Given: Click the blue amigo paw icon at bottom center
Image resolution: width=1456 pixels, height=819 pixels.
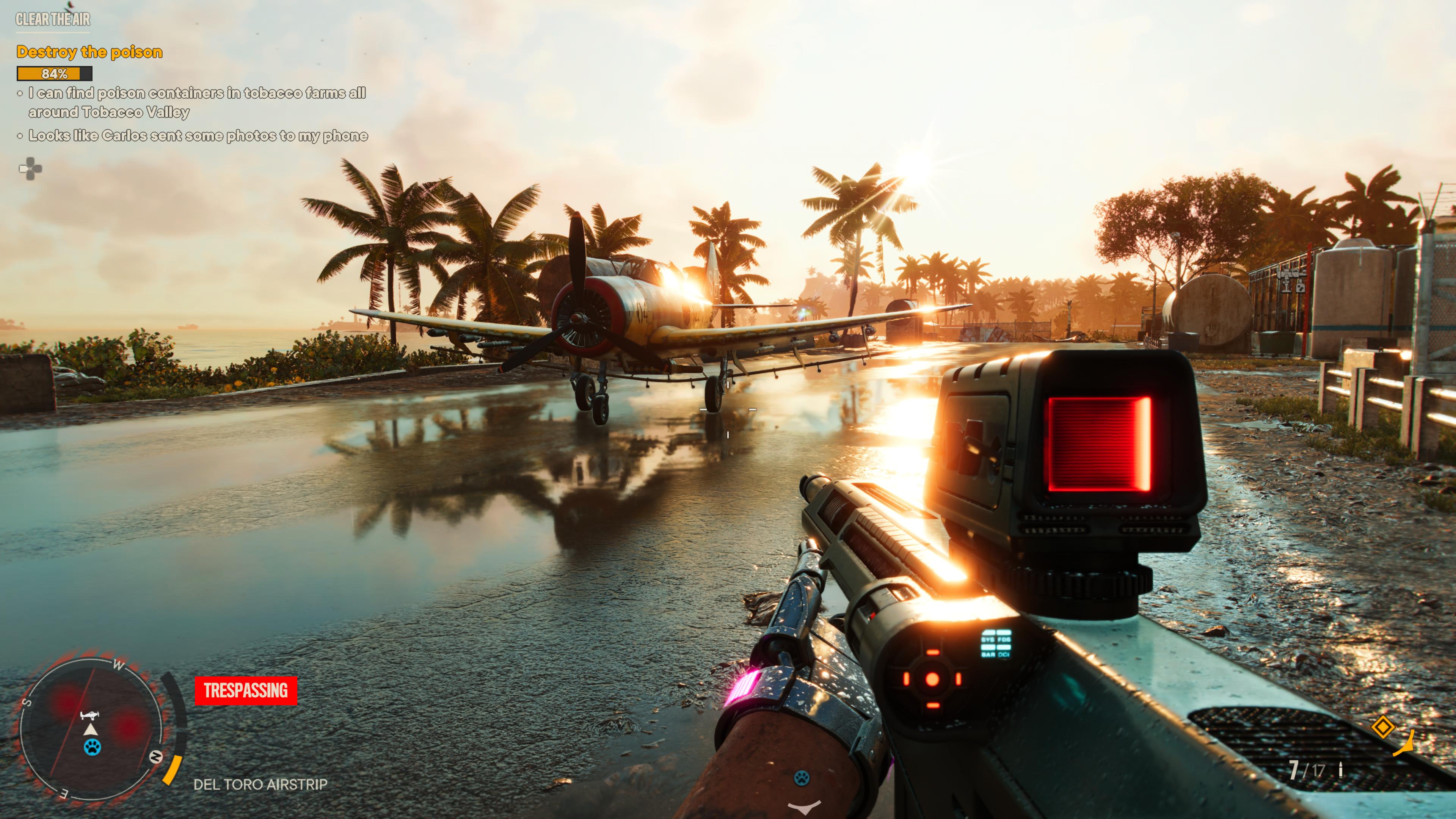Looking at the screenshot, I should [x=801, y=778].
